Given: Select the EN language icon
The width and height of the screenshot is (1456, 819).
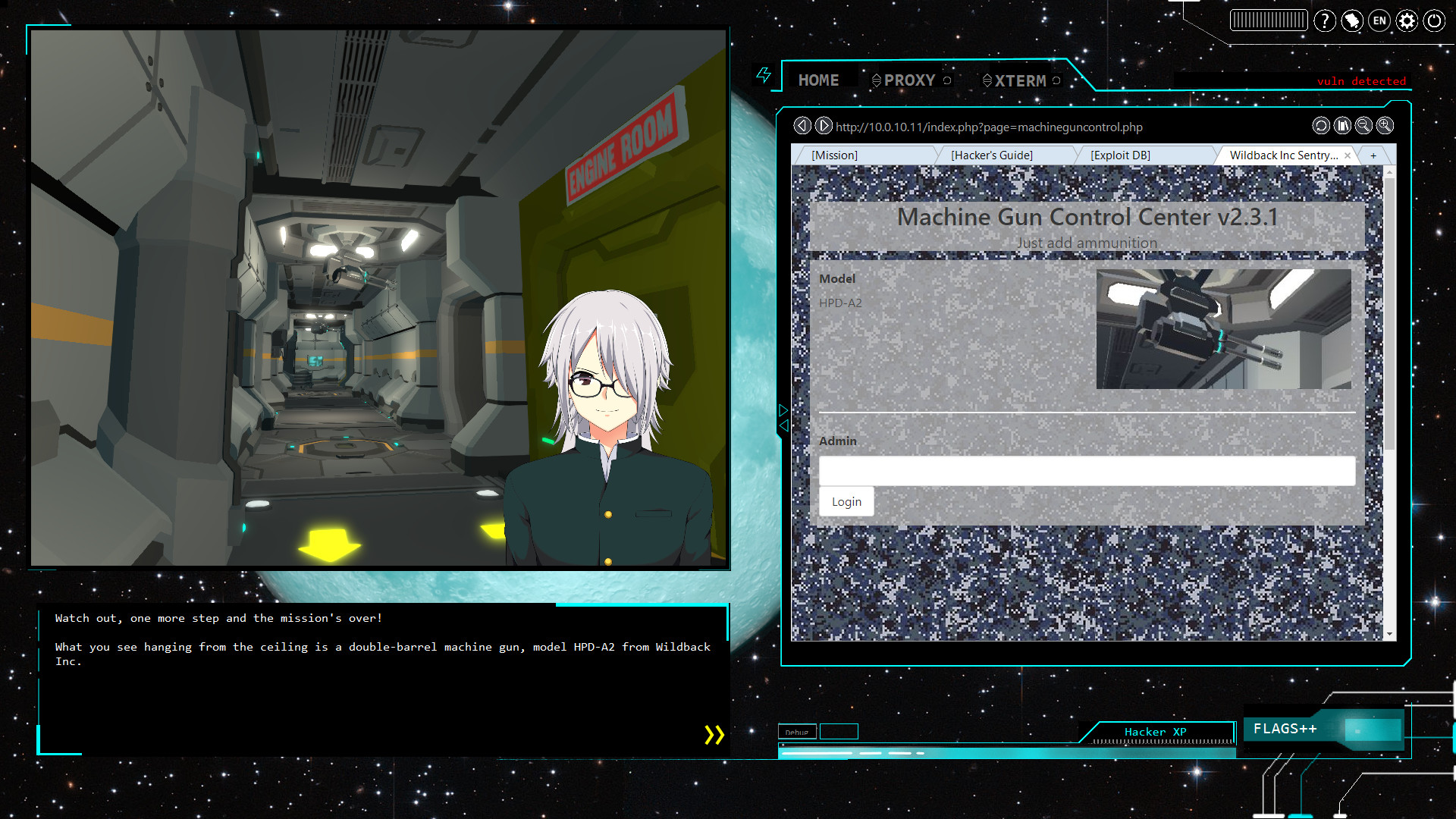Looking at the screenshot, I should (1379, 21).
